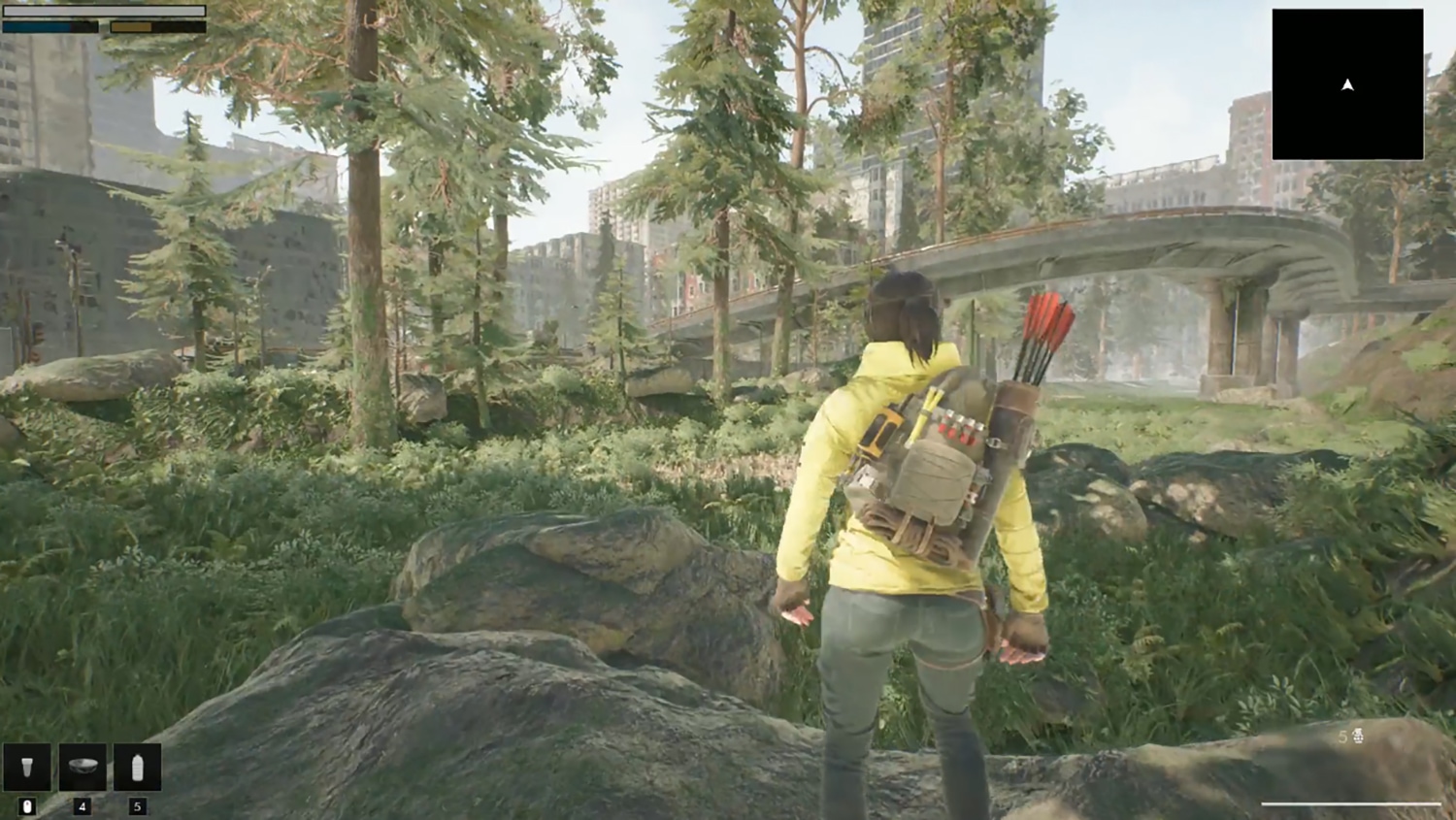This screenshot has height=820, width=1456.
Task: Select the grenade icon
Action: pyautogui.click(x=1358, y=737)
